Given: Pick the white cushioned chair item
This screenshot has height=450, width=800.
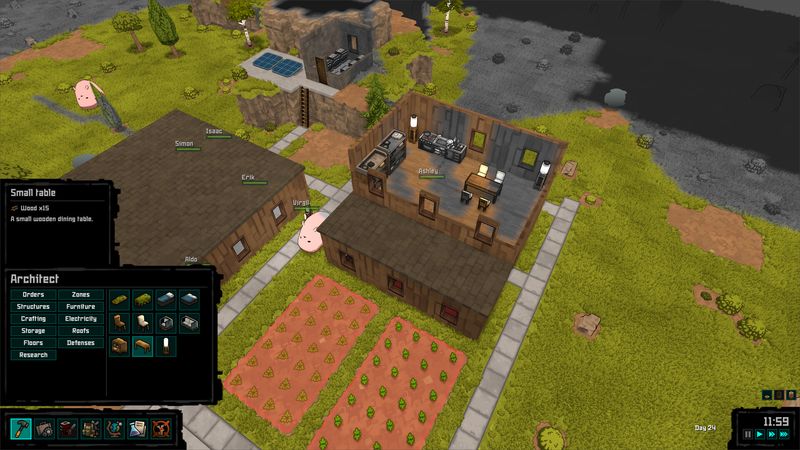Looking at the screenshot, I should 143,322.
